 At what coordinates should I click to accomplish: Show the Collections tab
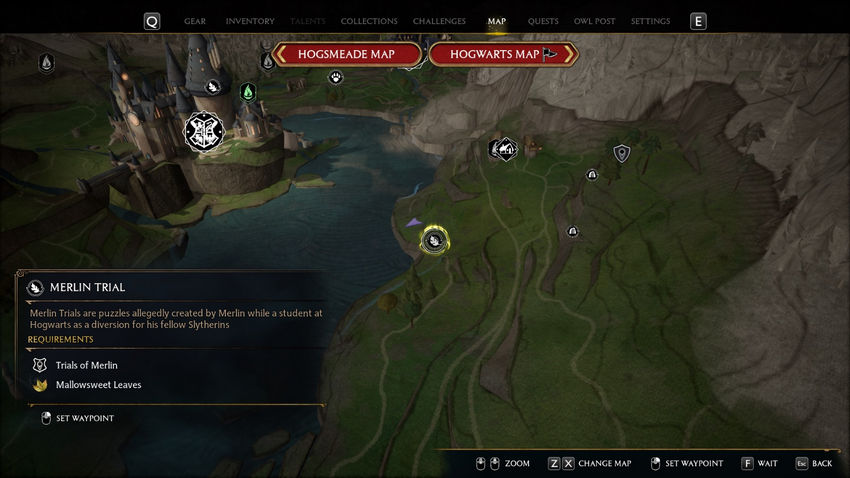click(x=369, y=21)
